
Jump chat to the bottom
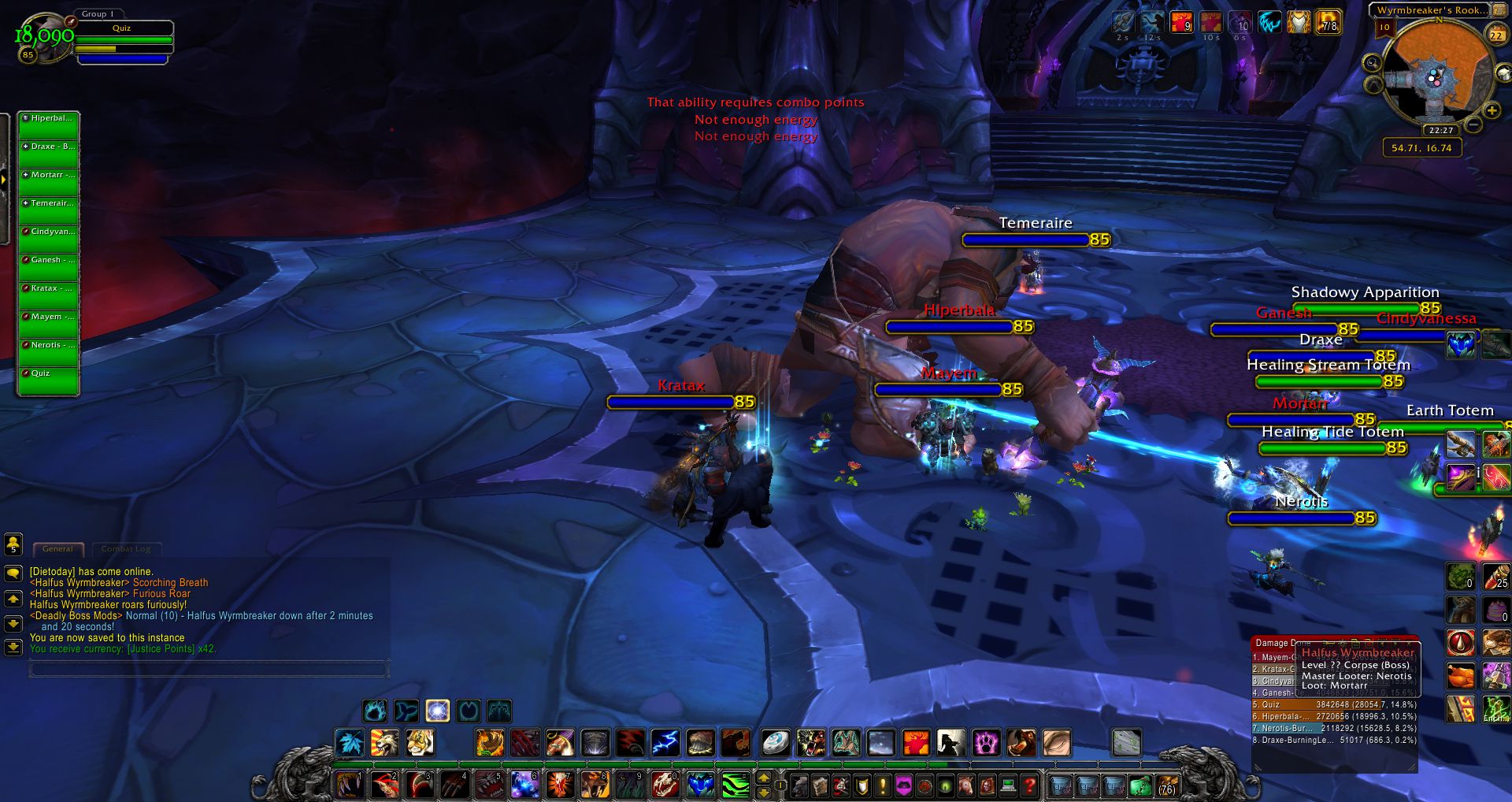(x=13, y=648)
